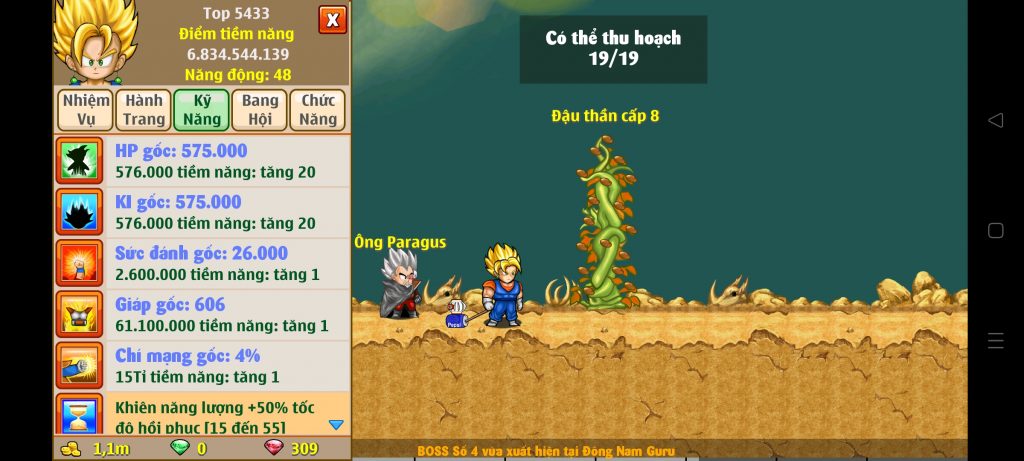
Task: Switch to the Nhiệm Vụ tab
Action: coord(86,110)
